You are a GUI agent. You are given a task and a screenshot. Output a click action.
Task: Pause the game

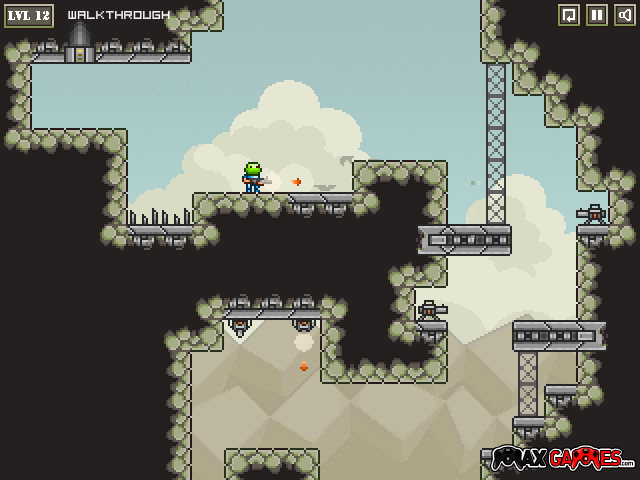pyautogui.click(x=596, y=15)
